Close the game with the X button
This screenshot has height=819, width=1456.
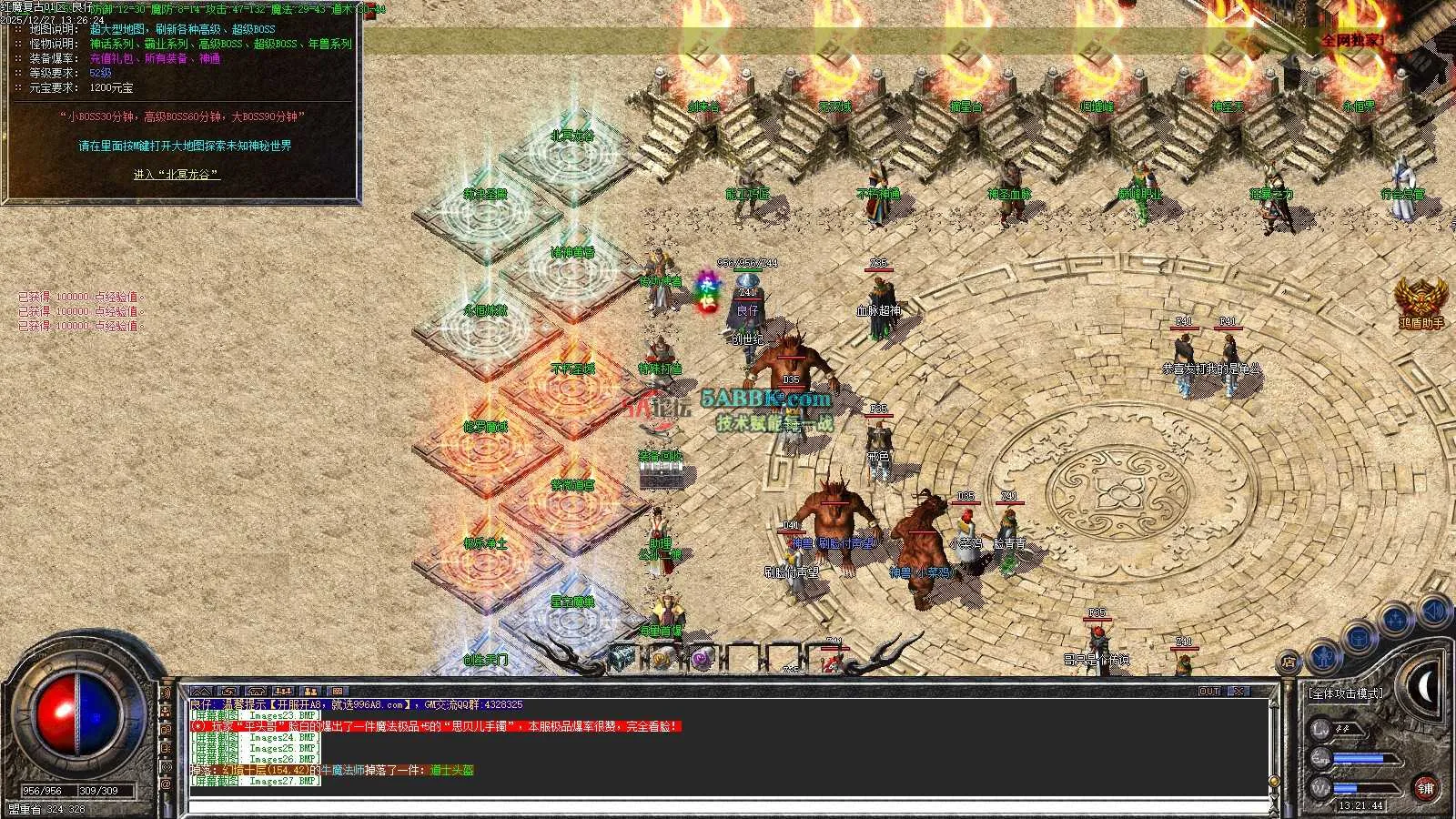1239,692
